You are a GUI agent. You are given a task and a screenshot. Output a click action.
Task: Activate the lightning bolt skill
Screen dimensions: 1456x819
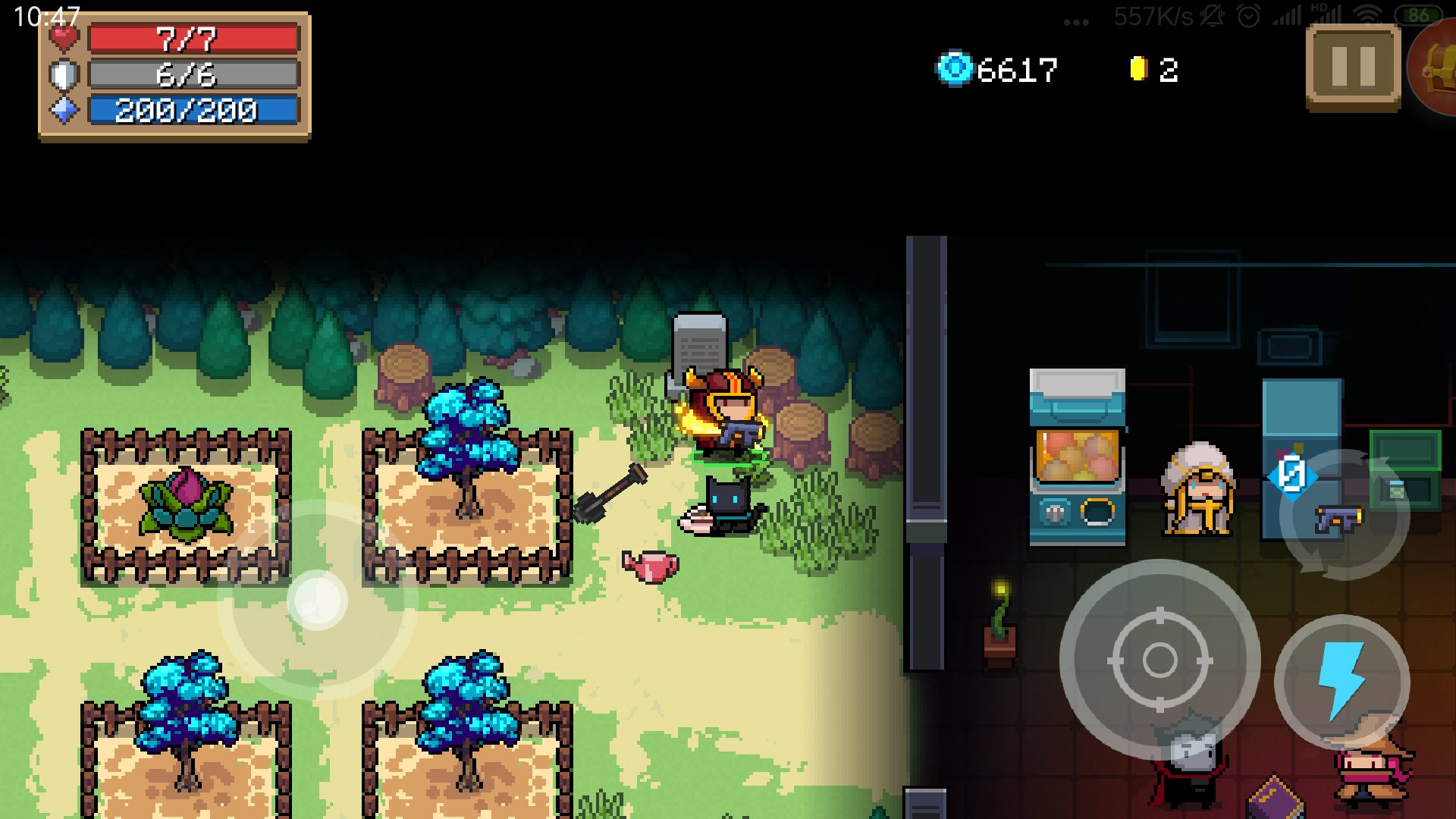coord(1341,681)
